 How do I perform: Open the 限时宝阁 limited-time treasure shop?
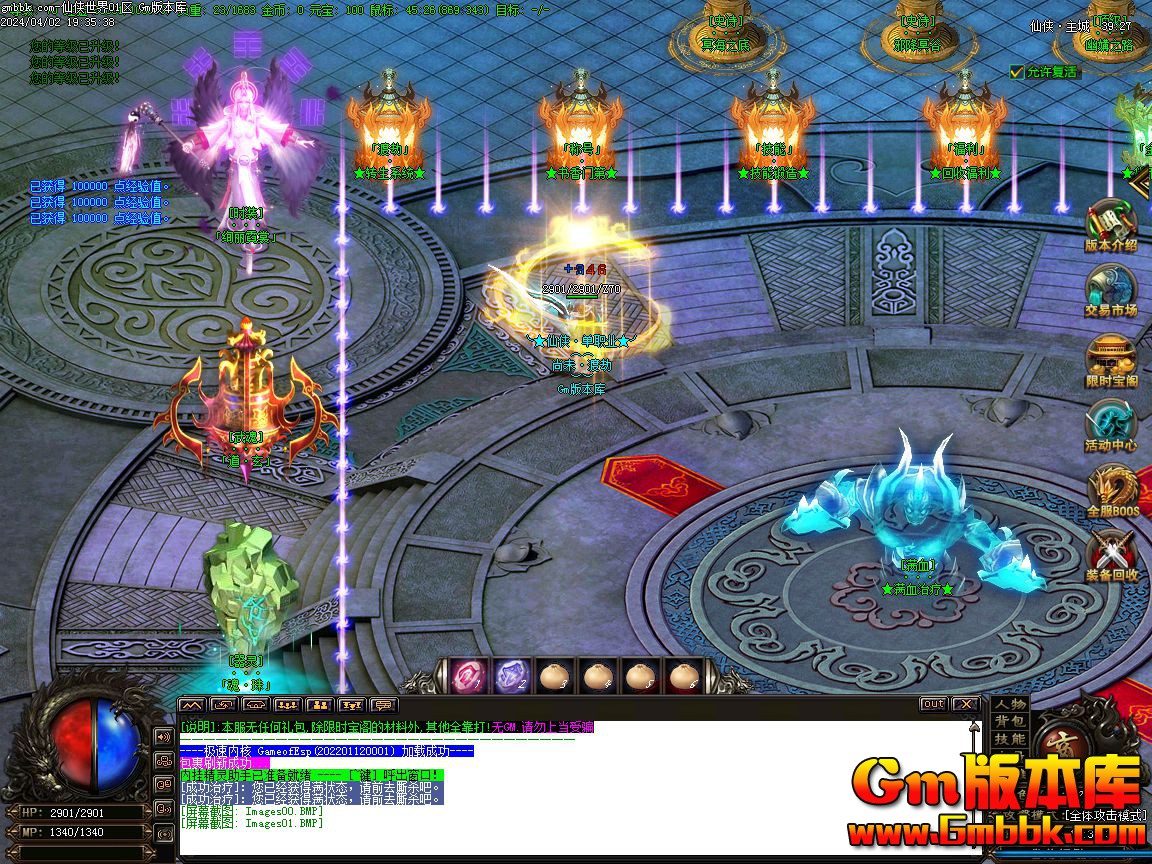click(1110, 358)
